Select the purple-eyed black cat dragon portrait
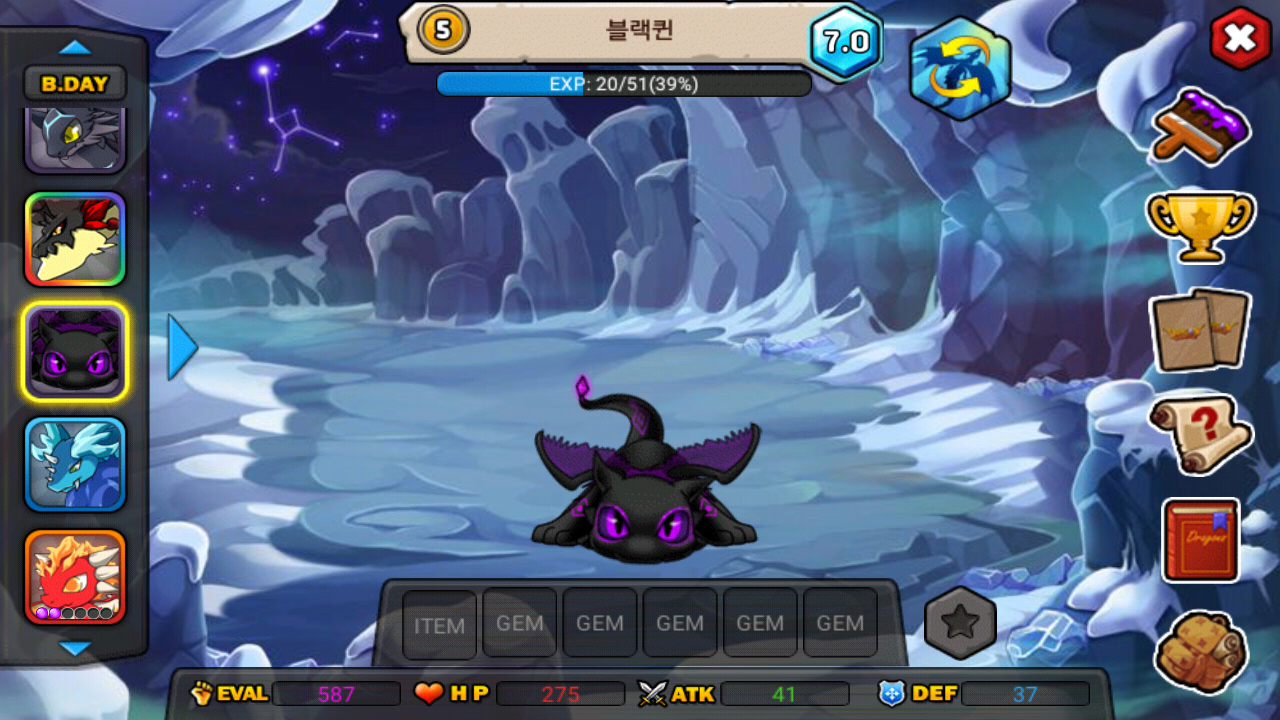 point(75,351)
